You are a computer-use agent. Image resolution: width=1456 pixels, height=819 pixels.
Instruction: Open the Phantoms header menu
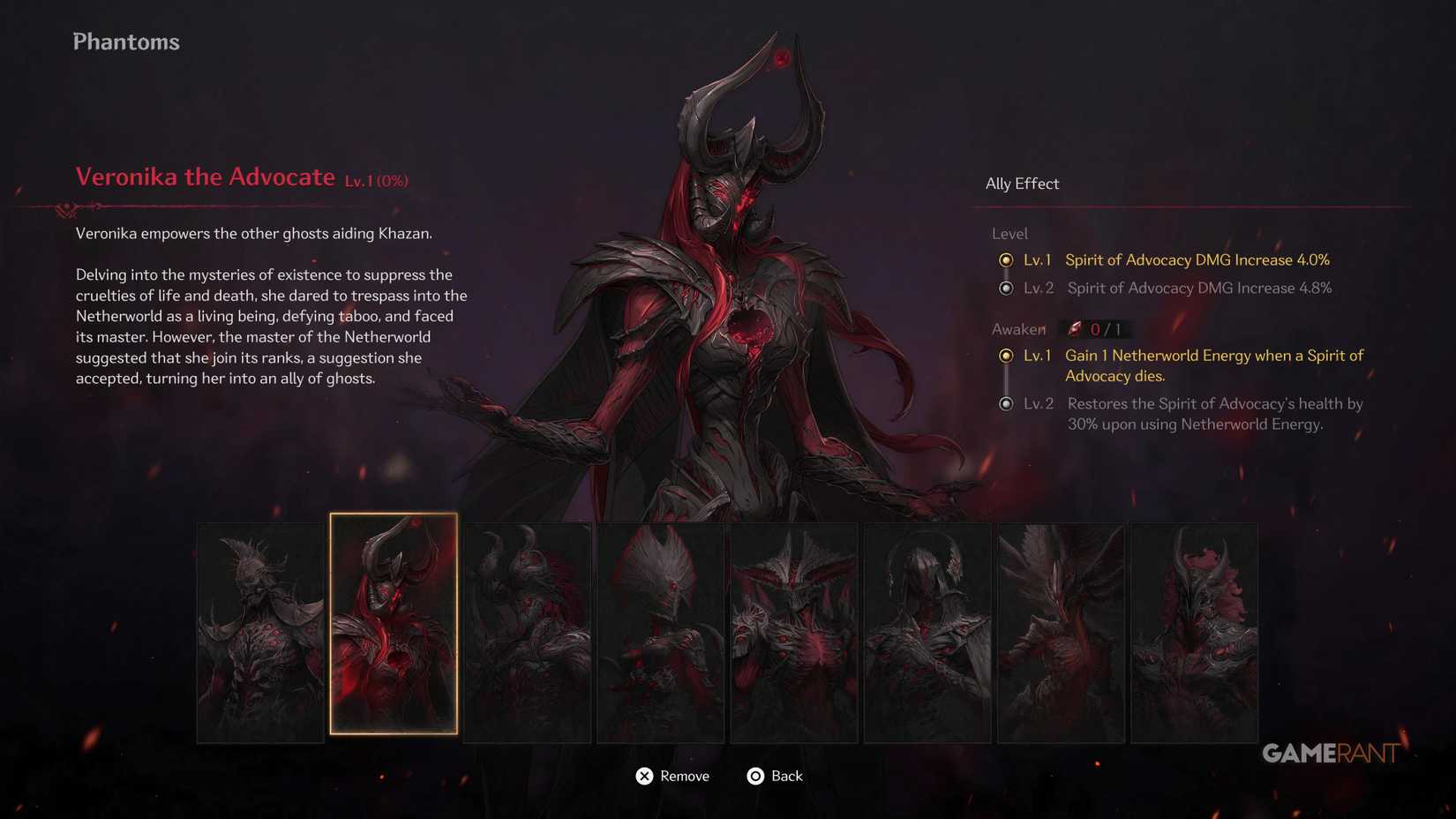tap(125, 41)
